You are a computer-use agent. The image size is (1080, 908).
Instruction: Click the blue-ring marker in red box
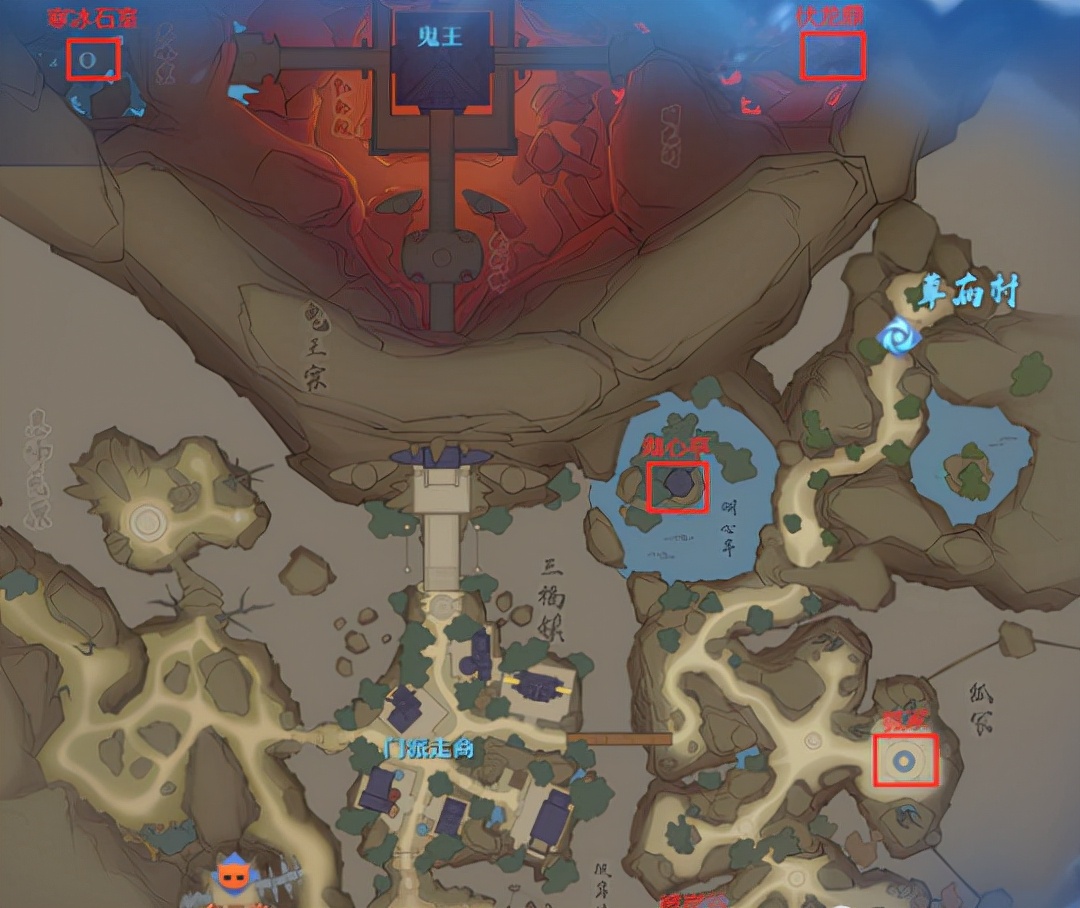[905, 761]
